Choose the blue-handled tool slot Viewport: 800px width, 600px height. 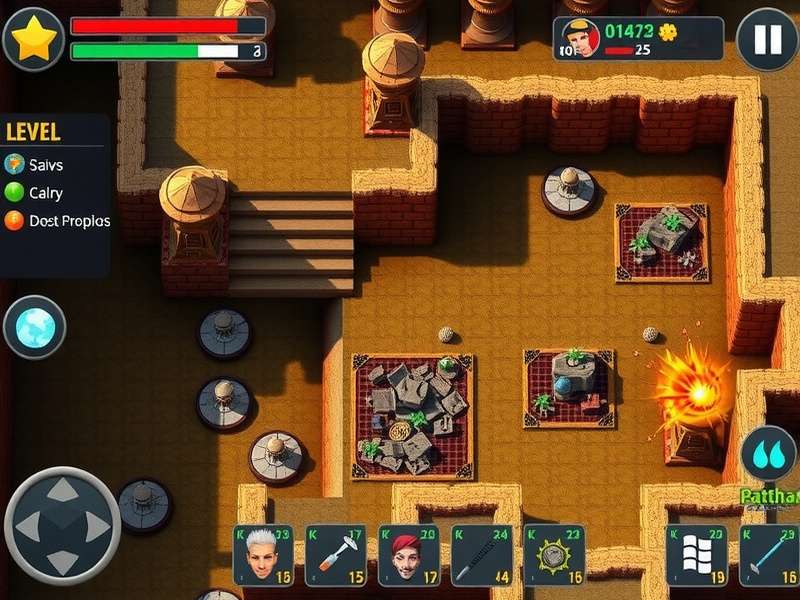769,555
